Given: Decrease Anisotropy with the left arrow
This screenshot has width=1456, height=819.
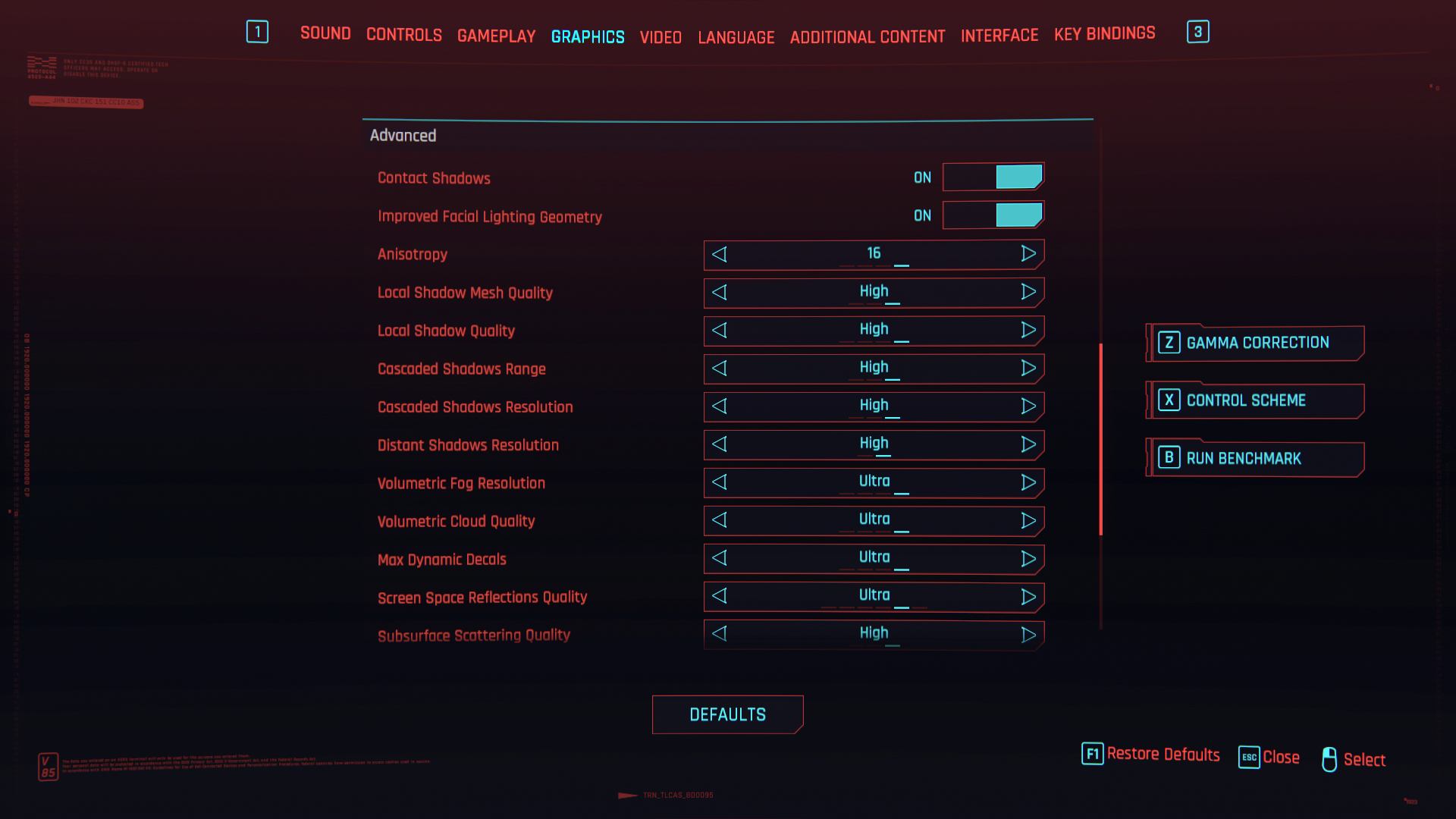Looking at the screenshot, I should 720,255.
